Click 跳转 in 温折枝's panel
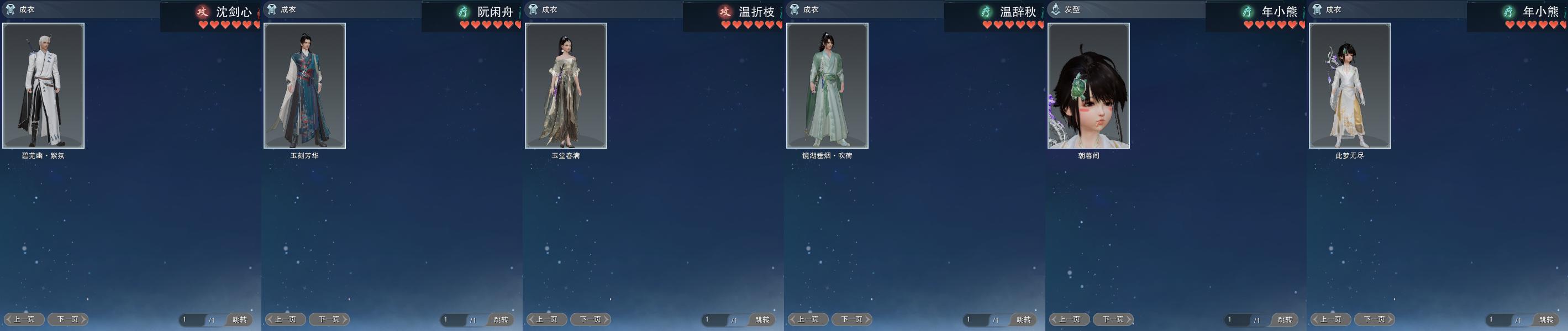1568x331 pixels. (x=762, y=319)
